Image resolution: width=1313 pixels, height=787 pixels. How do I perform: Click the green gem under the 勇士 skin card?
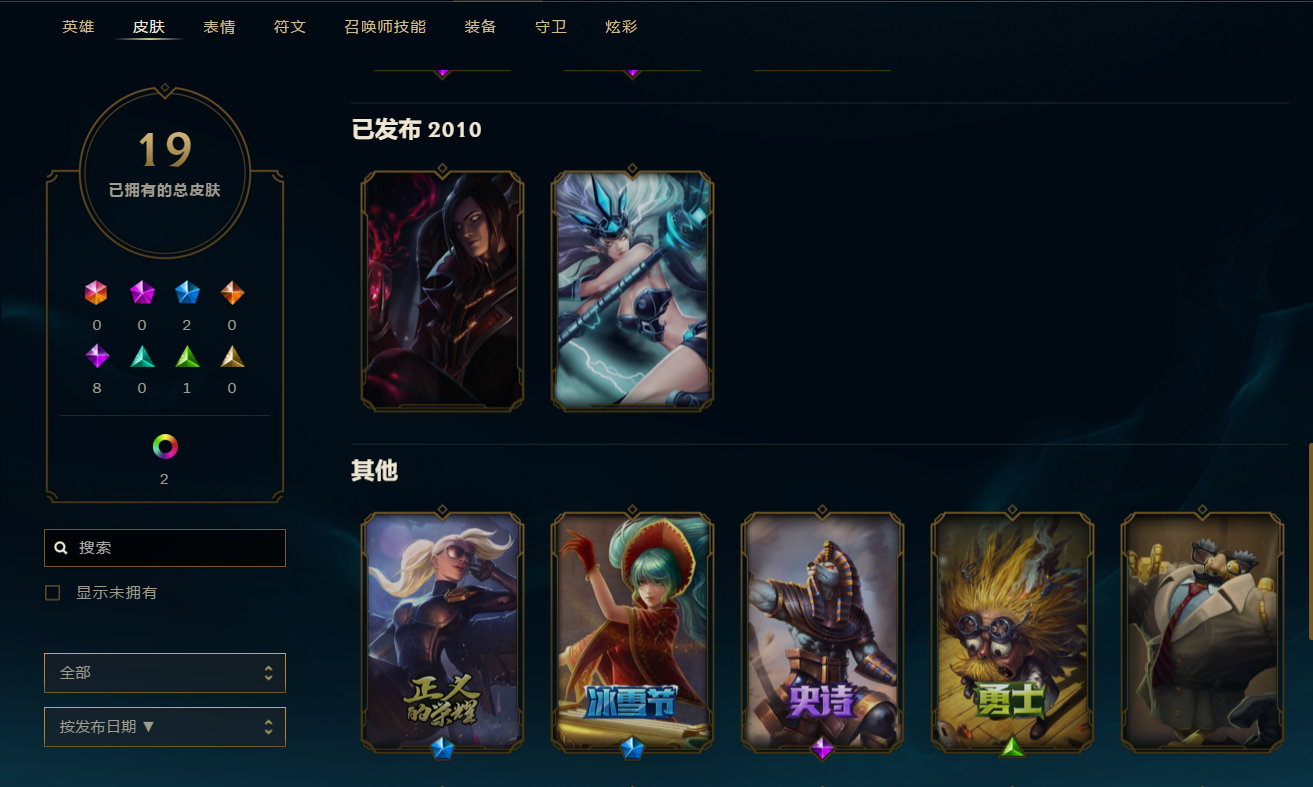click(x=1013, y=747)
